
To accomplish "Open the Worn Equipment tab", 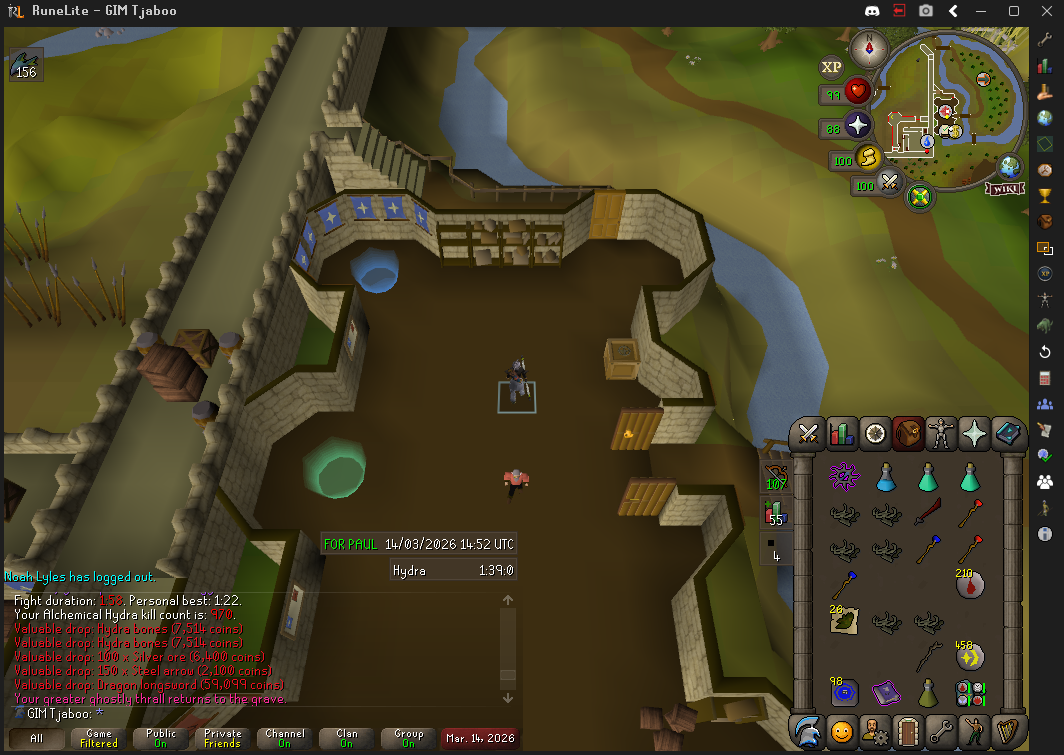I will point(941,434).
